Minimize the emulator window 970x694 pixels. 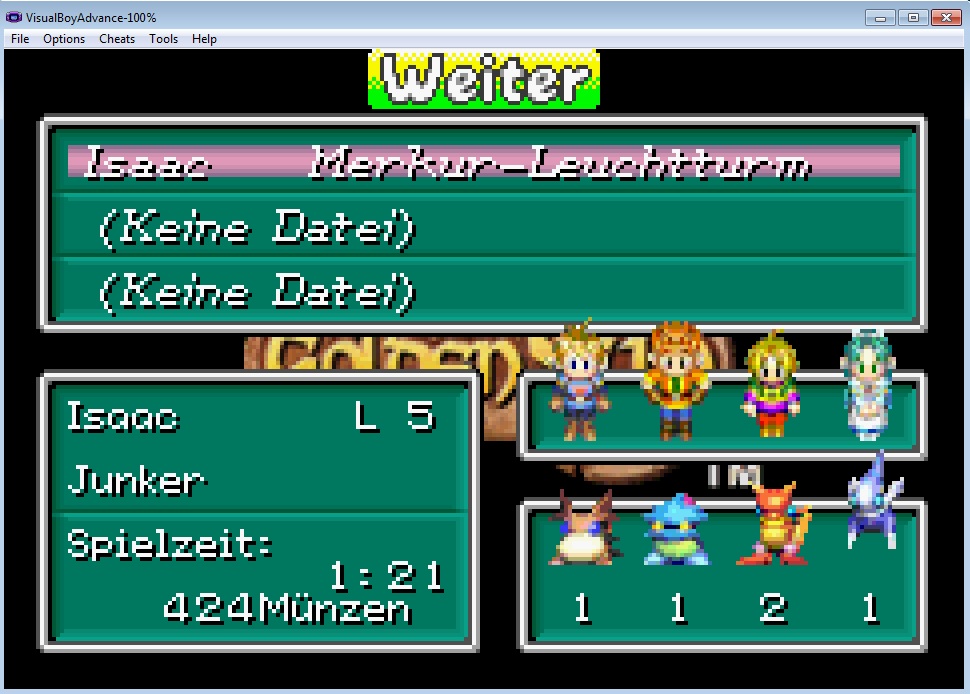881,17
